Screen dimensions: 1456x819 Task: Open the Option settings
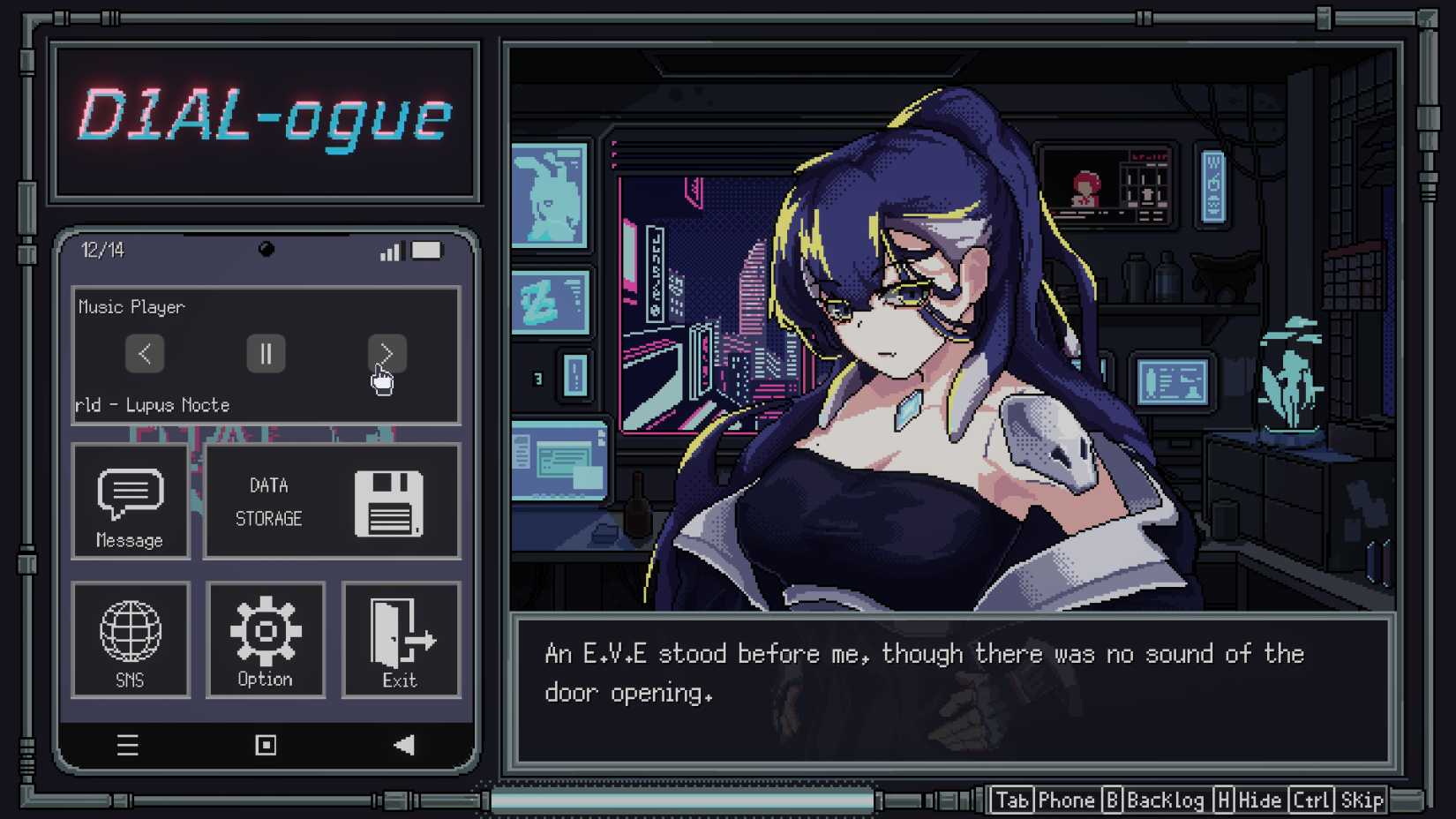pos(266,640)
